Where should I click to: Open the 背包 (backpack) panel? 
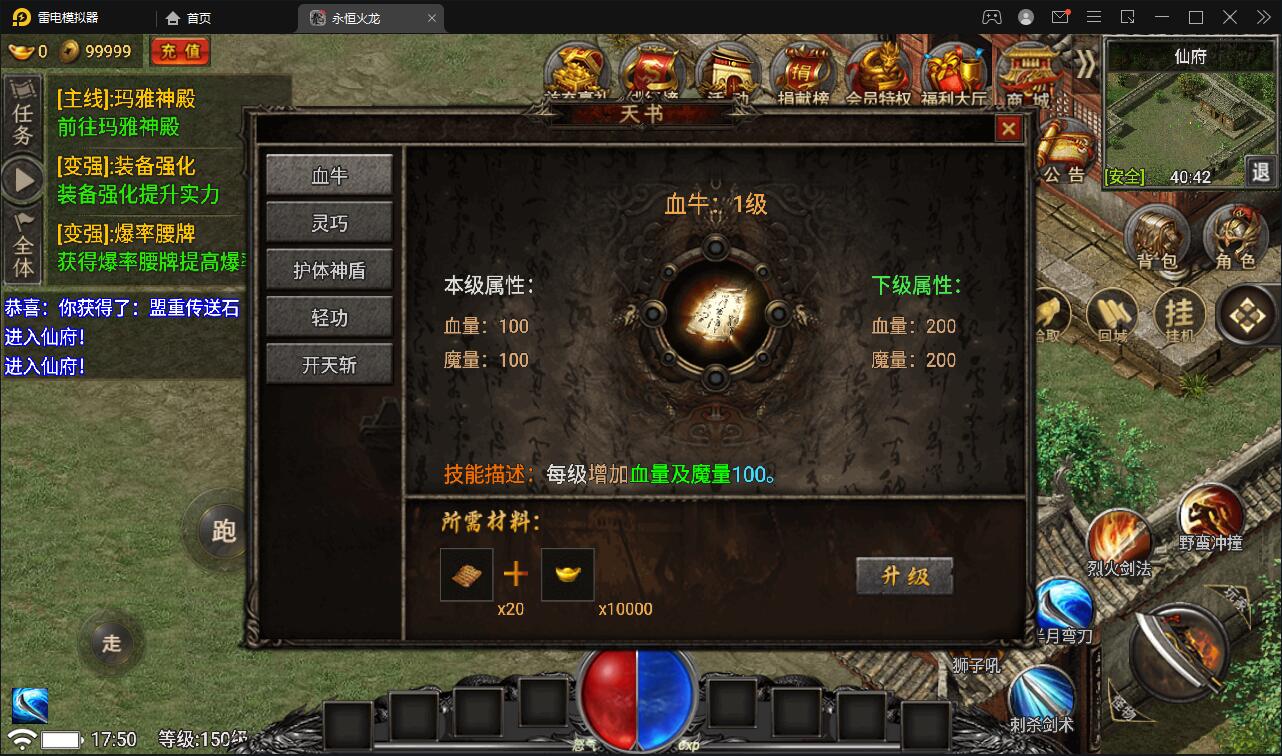click(1157, 238)
